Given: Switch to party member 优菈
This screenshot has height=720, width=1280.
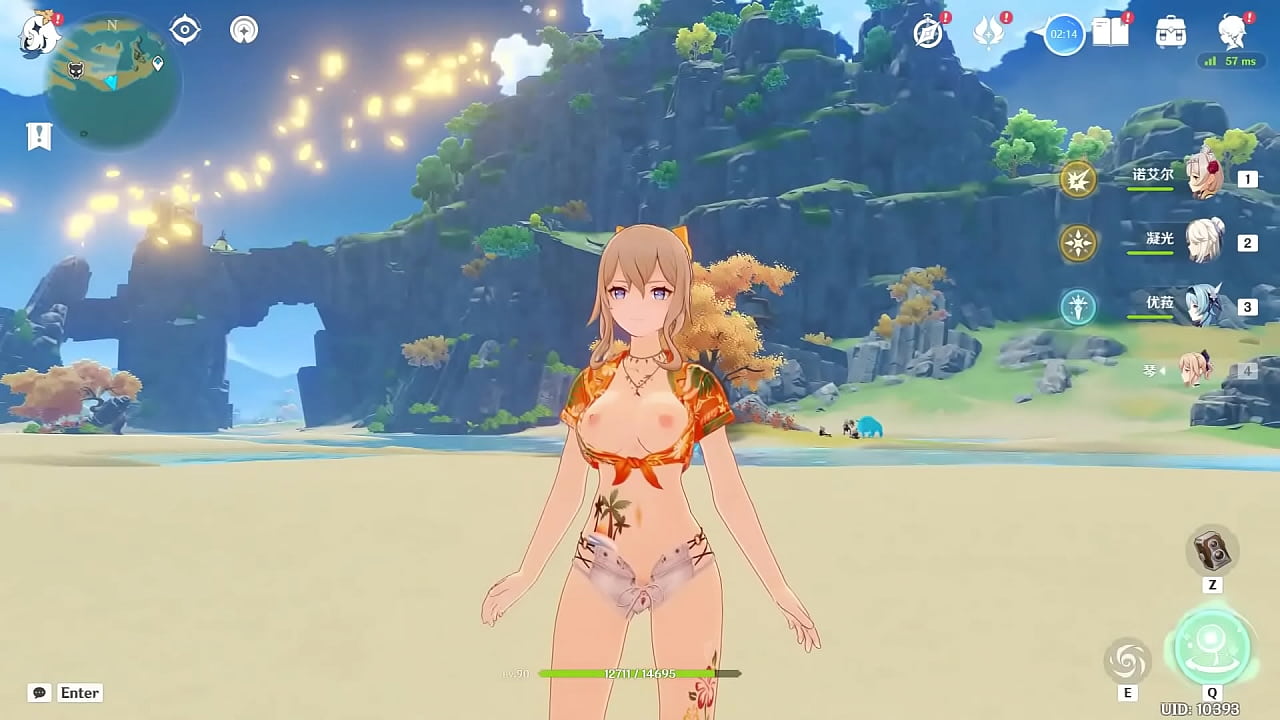Looking at the screenshot, I should tap(1204, 306).
